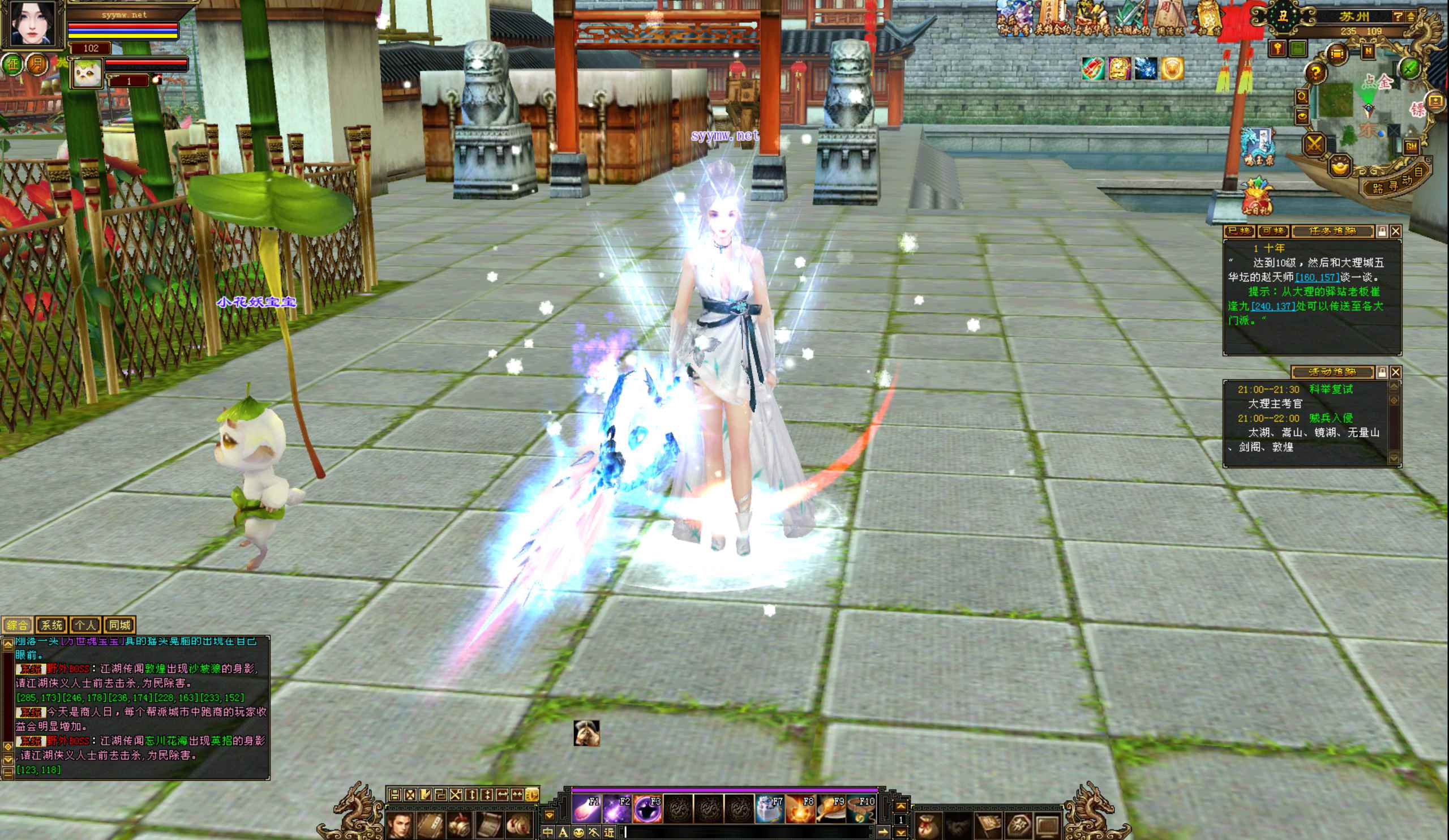1449x840 pixels.
Task: Click into the chat input field
Action: click(748, 832)
